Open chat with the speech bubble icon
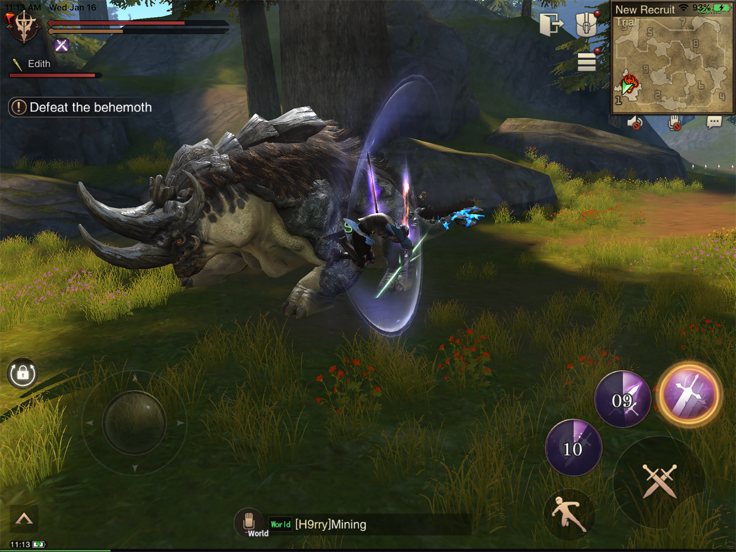The image size is (736, 552). tap(713, 122)
